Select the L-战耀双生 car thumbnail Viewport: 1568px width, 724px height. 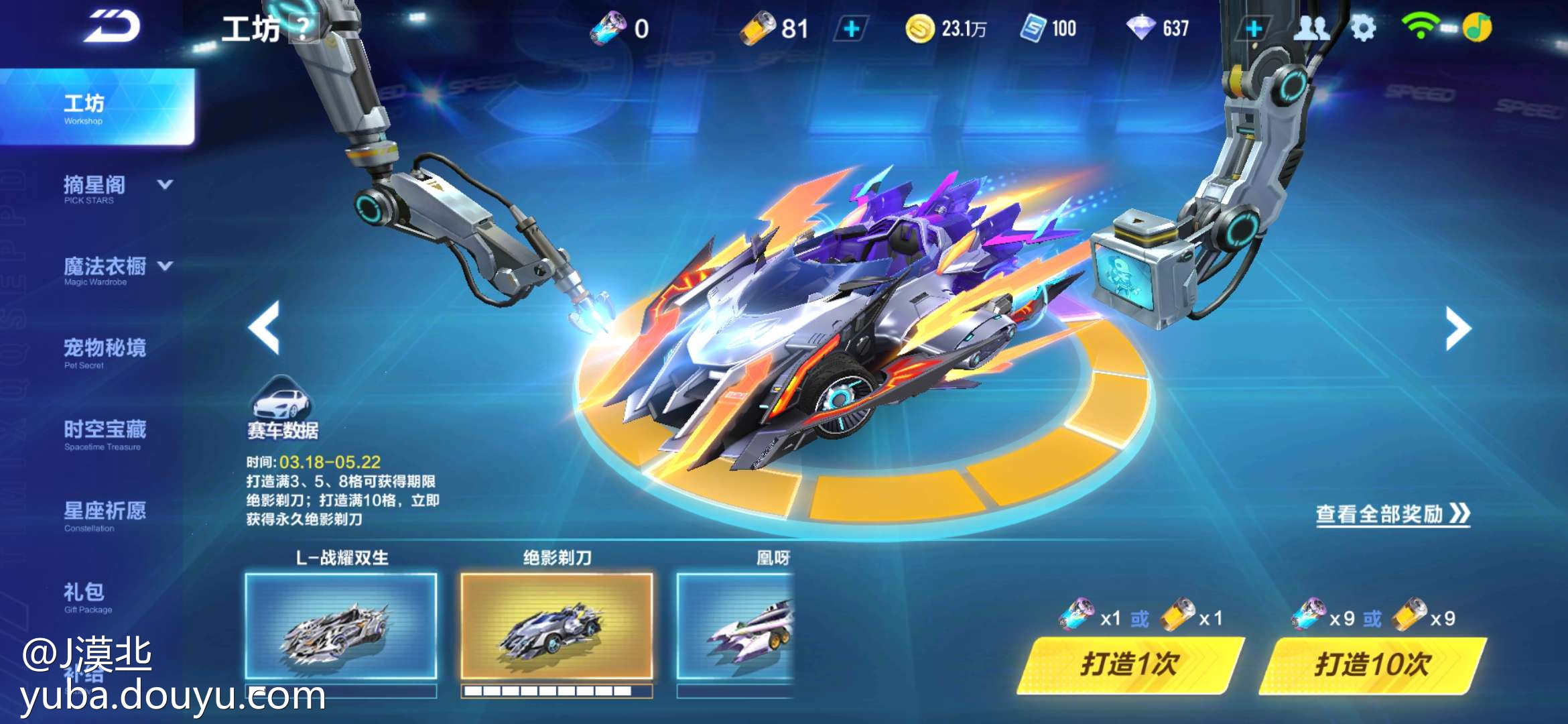pos(341,625)
